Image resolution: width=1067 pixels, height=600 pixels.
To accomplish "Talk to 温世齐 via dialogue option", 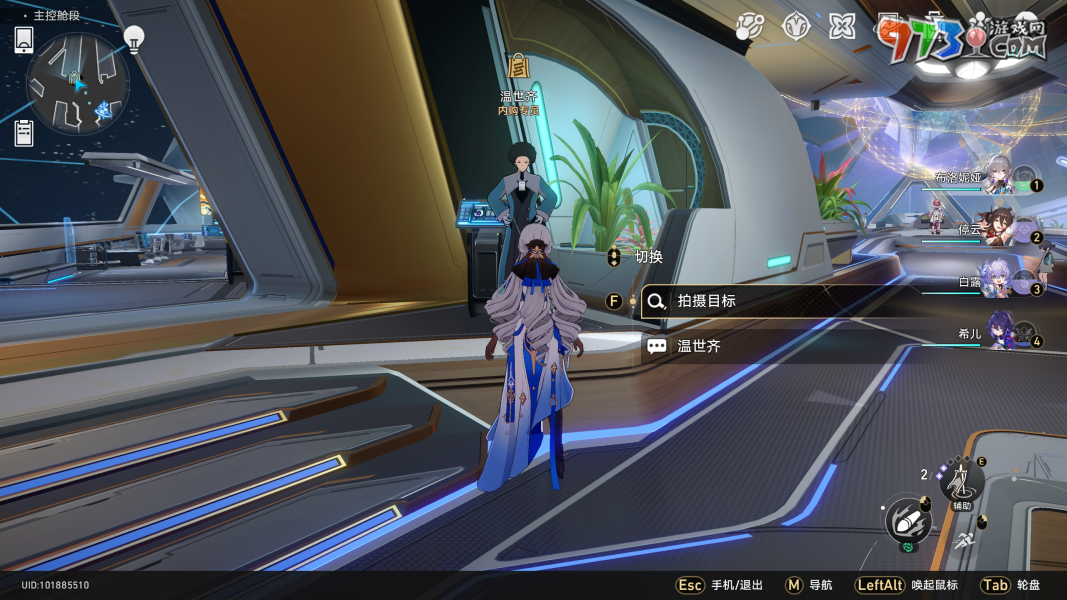I will point(698,346).
